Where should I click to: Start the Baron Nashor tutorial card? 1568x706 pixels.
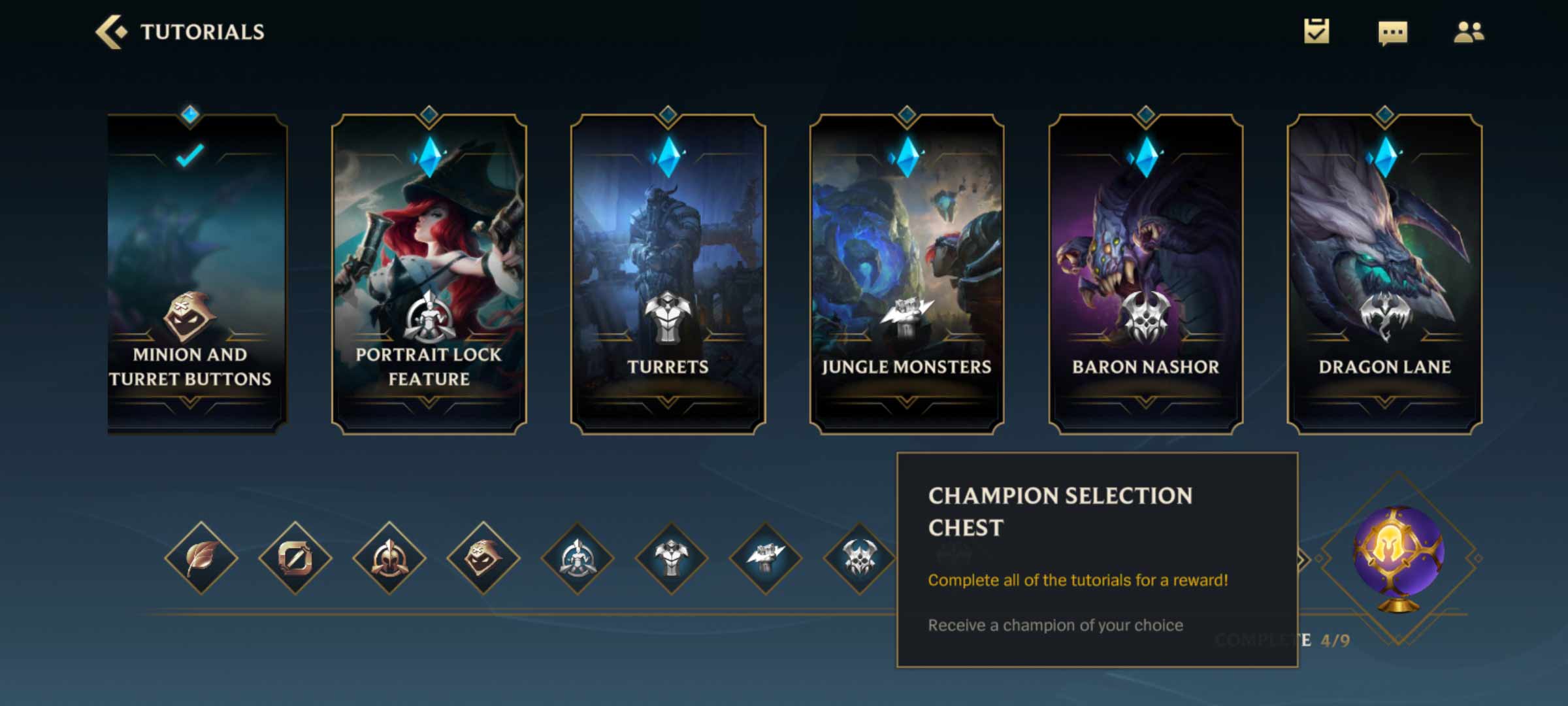click(1145, 275)
